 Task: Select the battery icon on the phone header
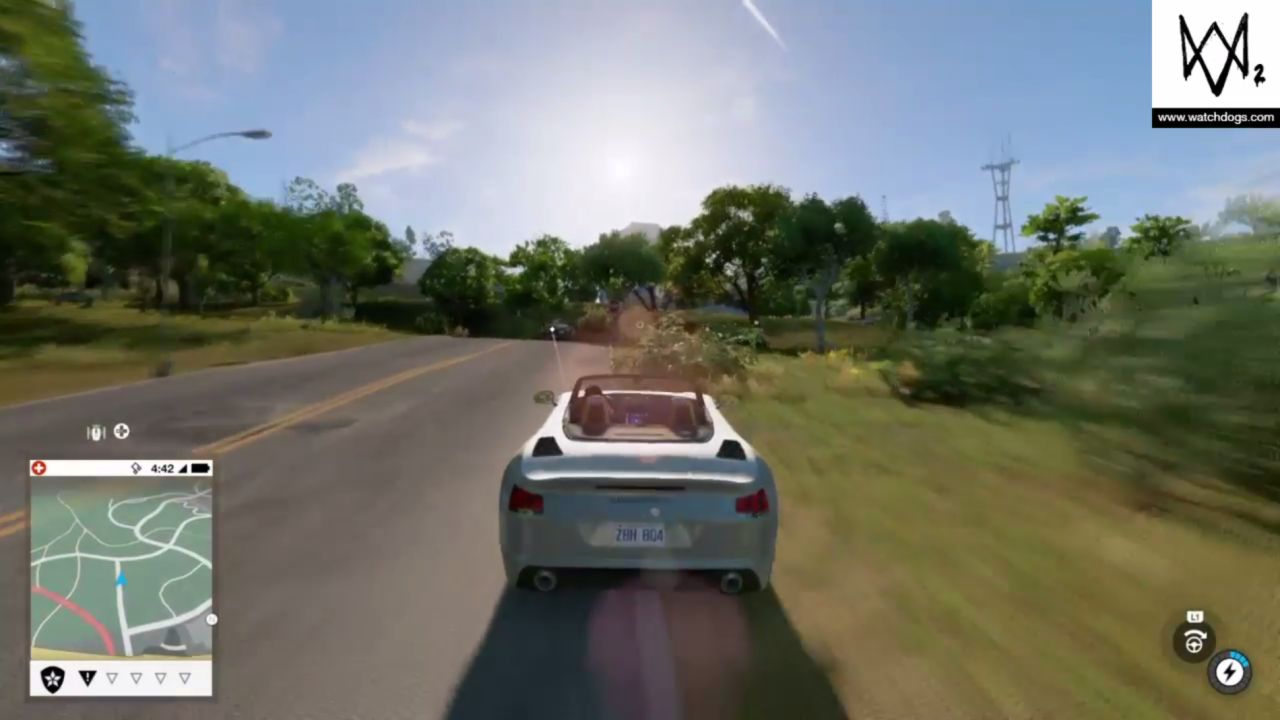(198, 468)
